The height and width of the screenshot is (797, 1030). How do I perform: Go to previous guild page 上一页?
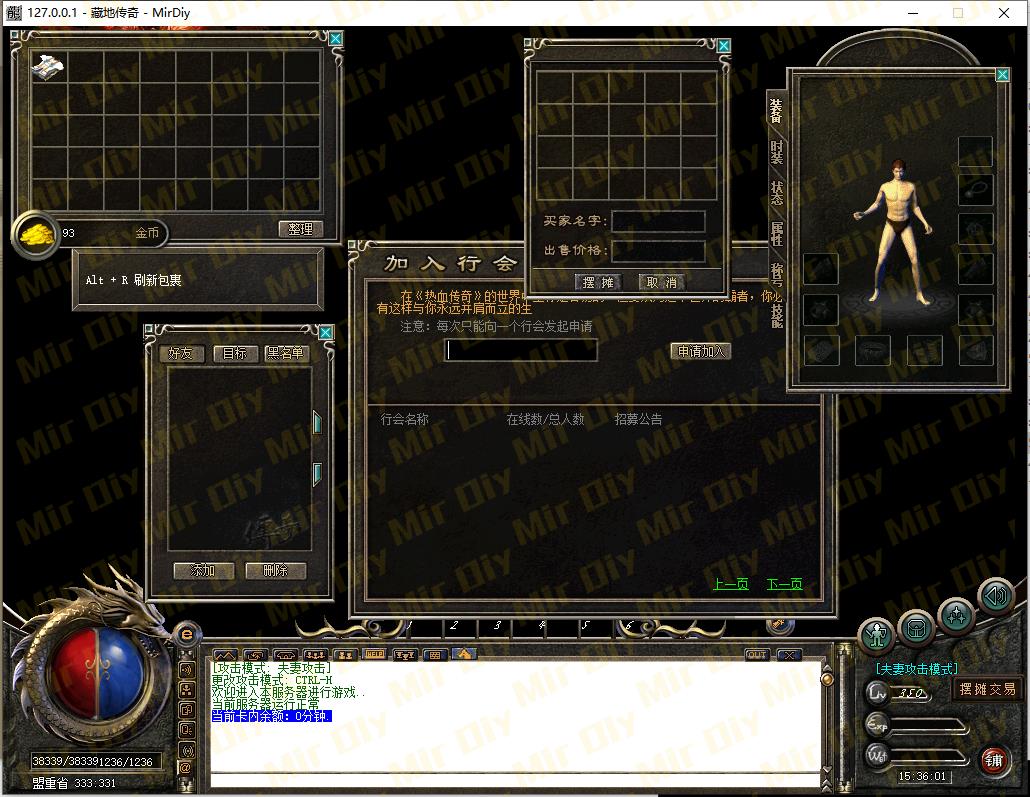coord(730,584)
